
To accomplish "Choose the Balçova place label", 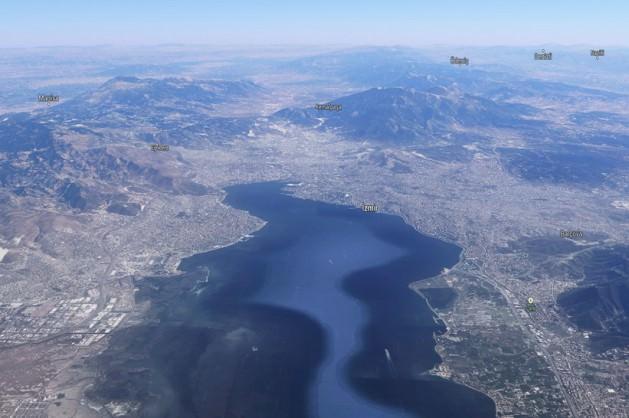I will [x=571, y=234].
